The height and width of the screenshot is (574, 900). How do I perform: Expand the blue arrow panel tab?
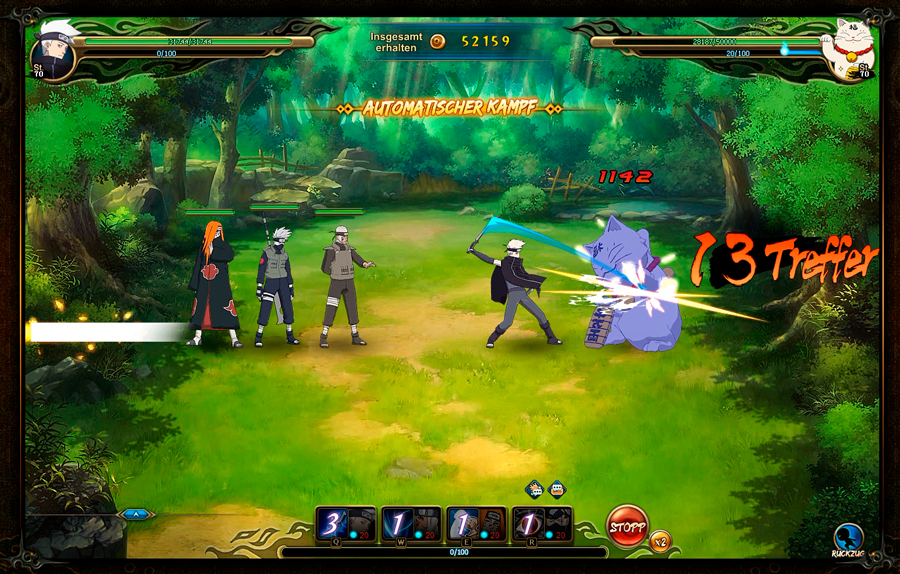136,514
